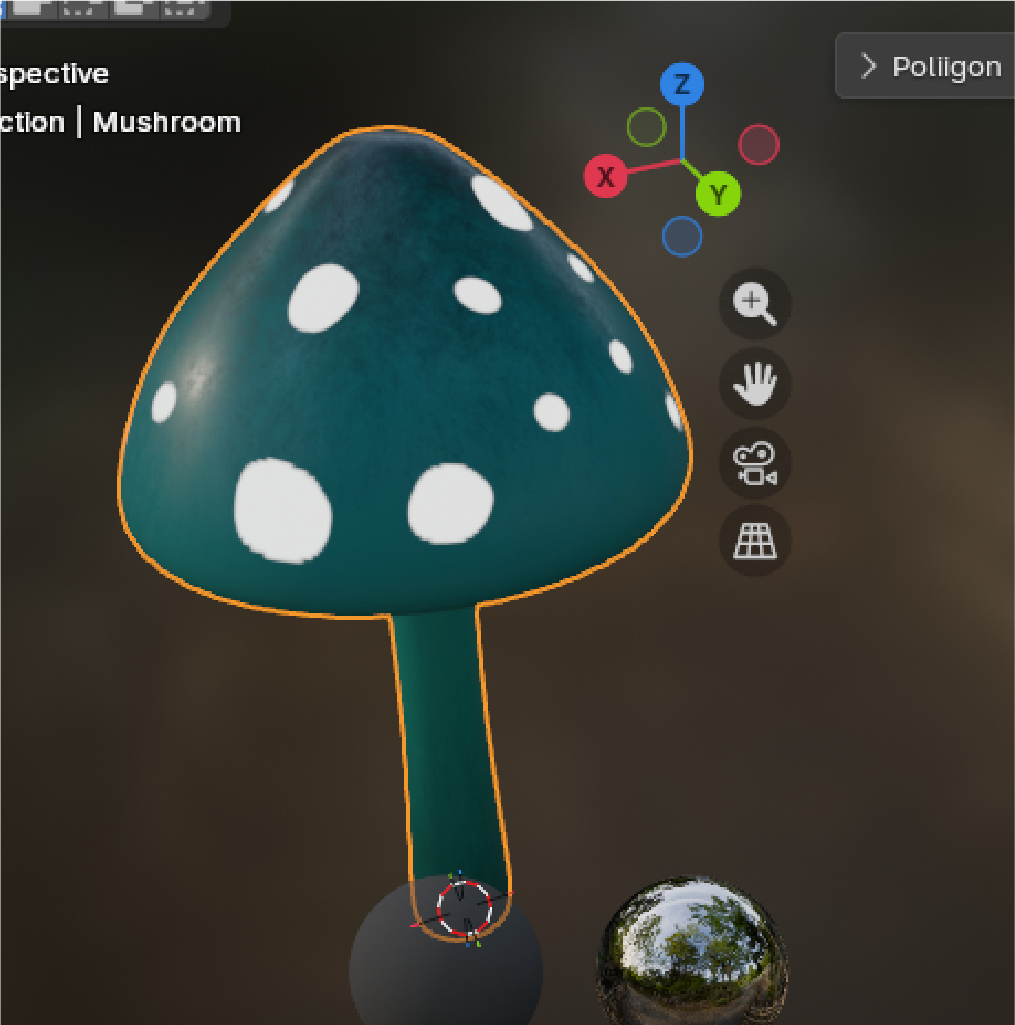Snap view to the red X axis
This screenshot has width=1015, height=1025.
(x=605, y=178)
